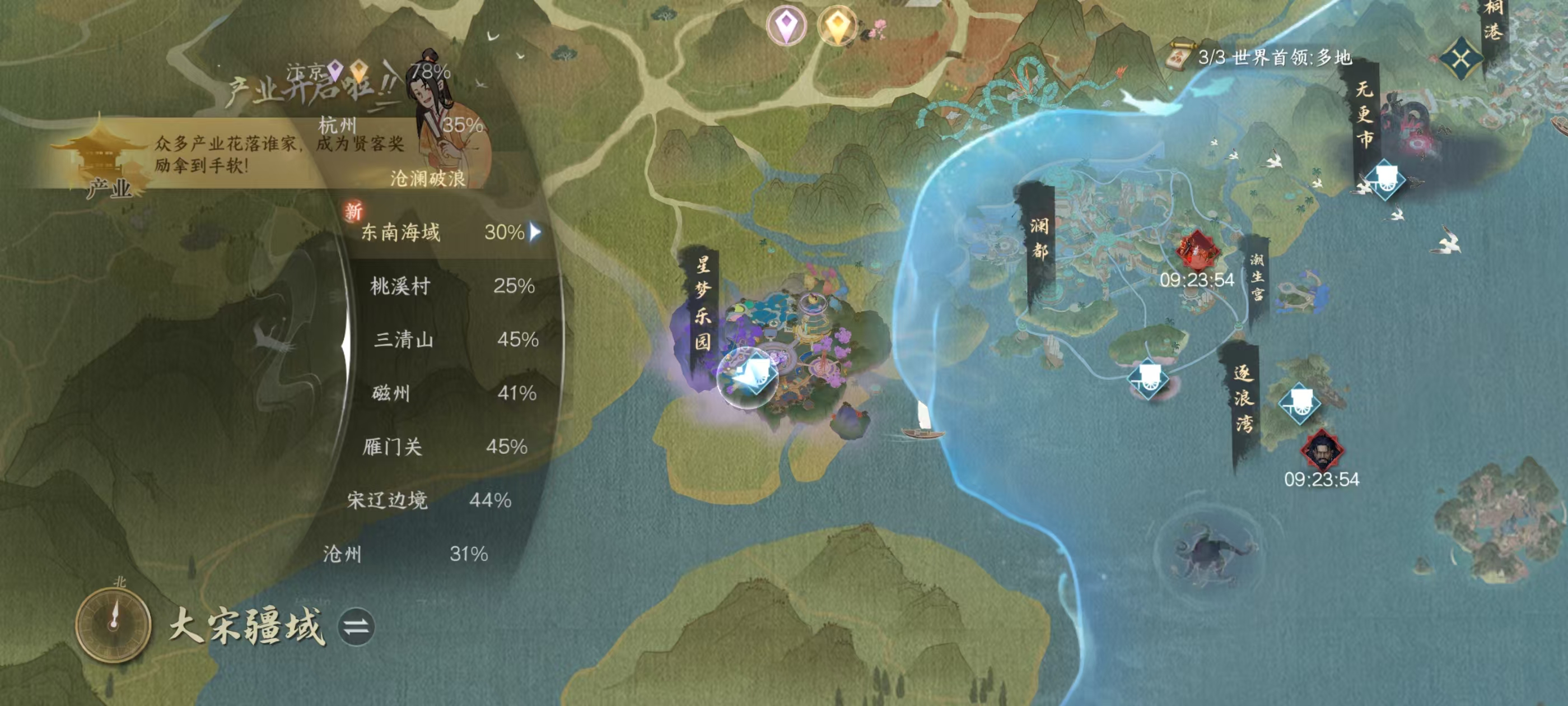Viewport: 1568px width, 706px height.
Task: Toggle the swap button beside 大宋疆域
Action: click(x=357, y=627)
